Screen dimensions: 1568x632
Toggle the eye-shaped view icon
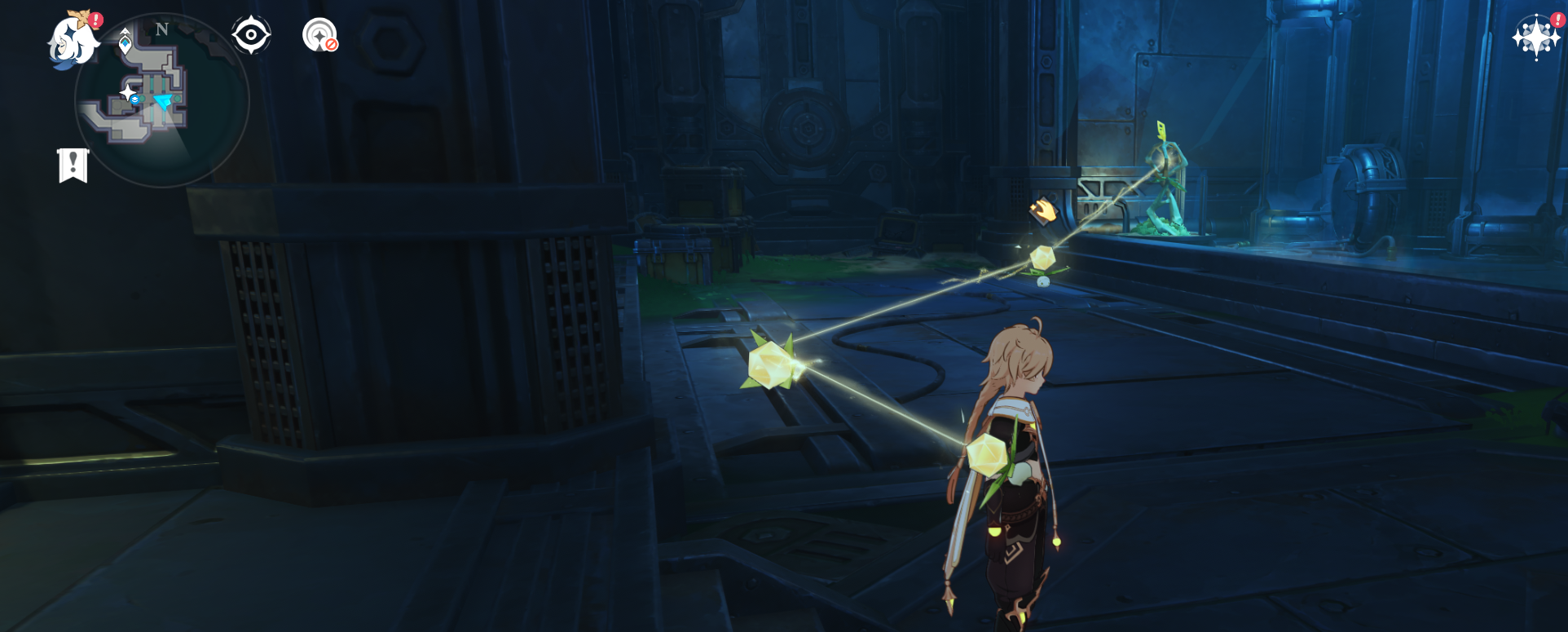coord(250,35)
